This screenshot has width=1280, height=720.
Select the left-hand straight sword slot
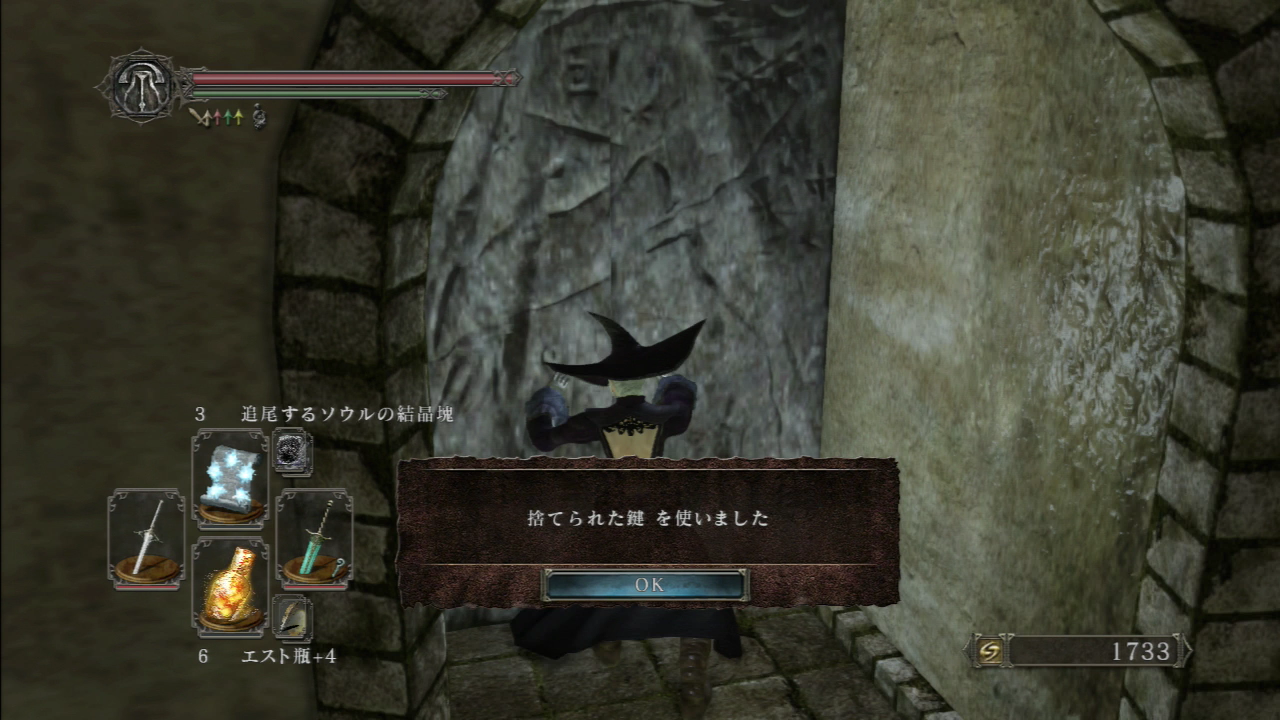tap(148, 540)
